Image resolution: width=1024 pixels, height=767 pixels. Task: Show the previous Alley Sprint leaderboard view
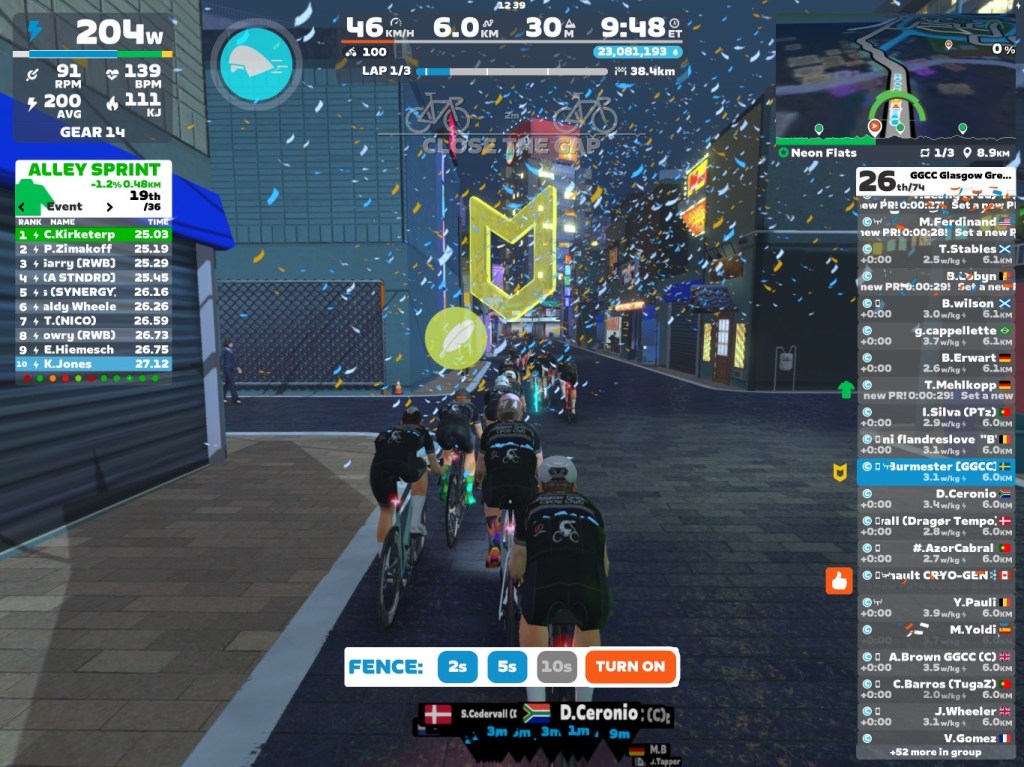[24, 207]
